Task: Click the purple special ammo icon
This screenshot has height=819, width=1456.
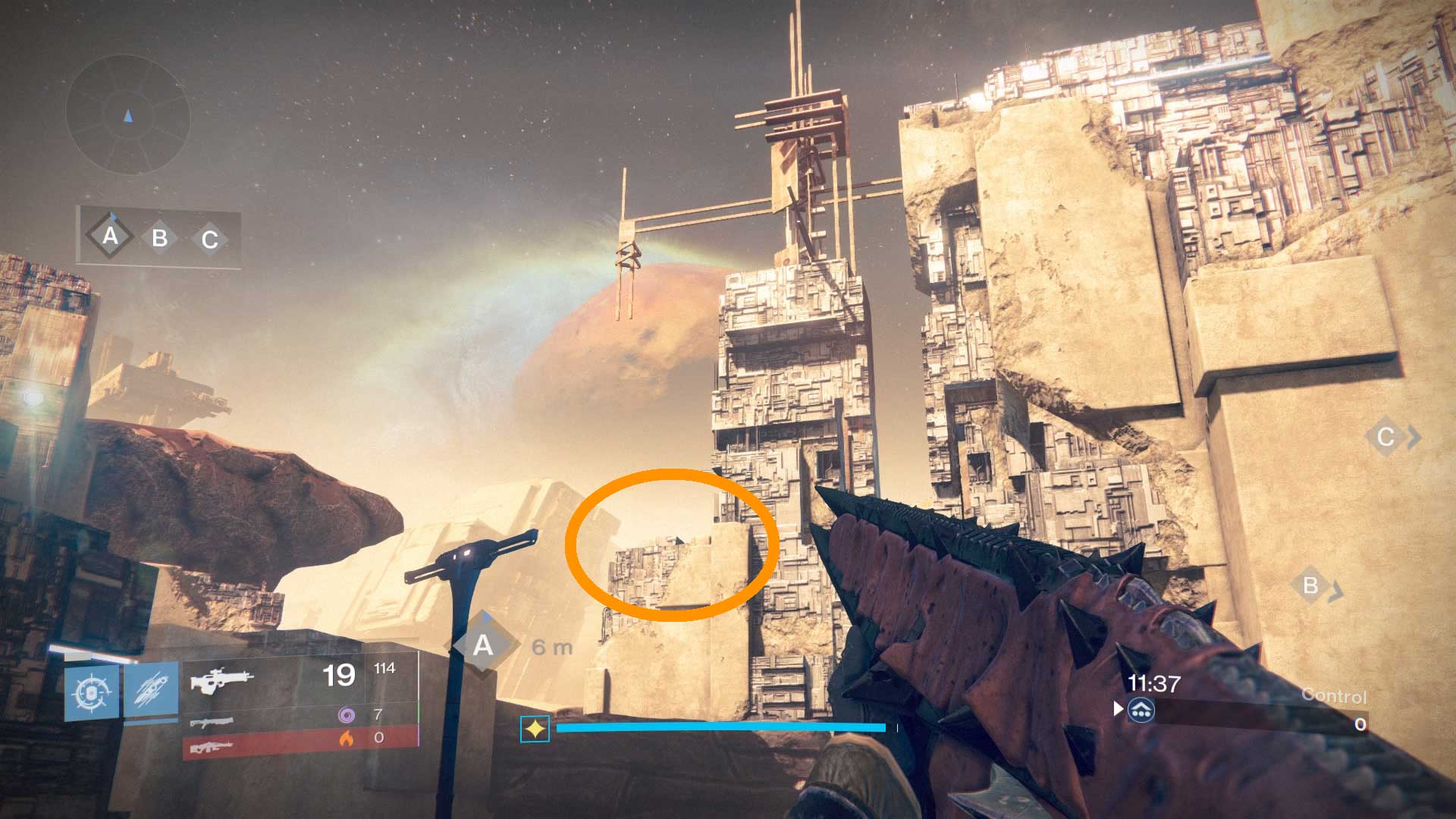Action: tap(347, 714)
